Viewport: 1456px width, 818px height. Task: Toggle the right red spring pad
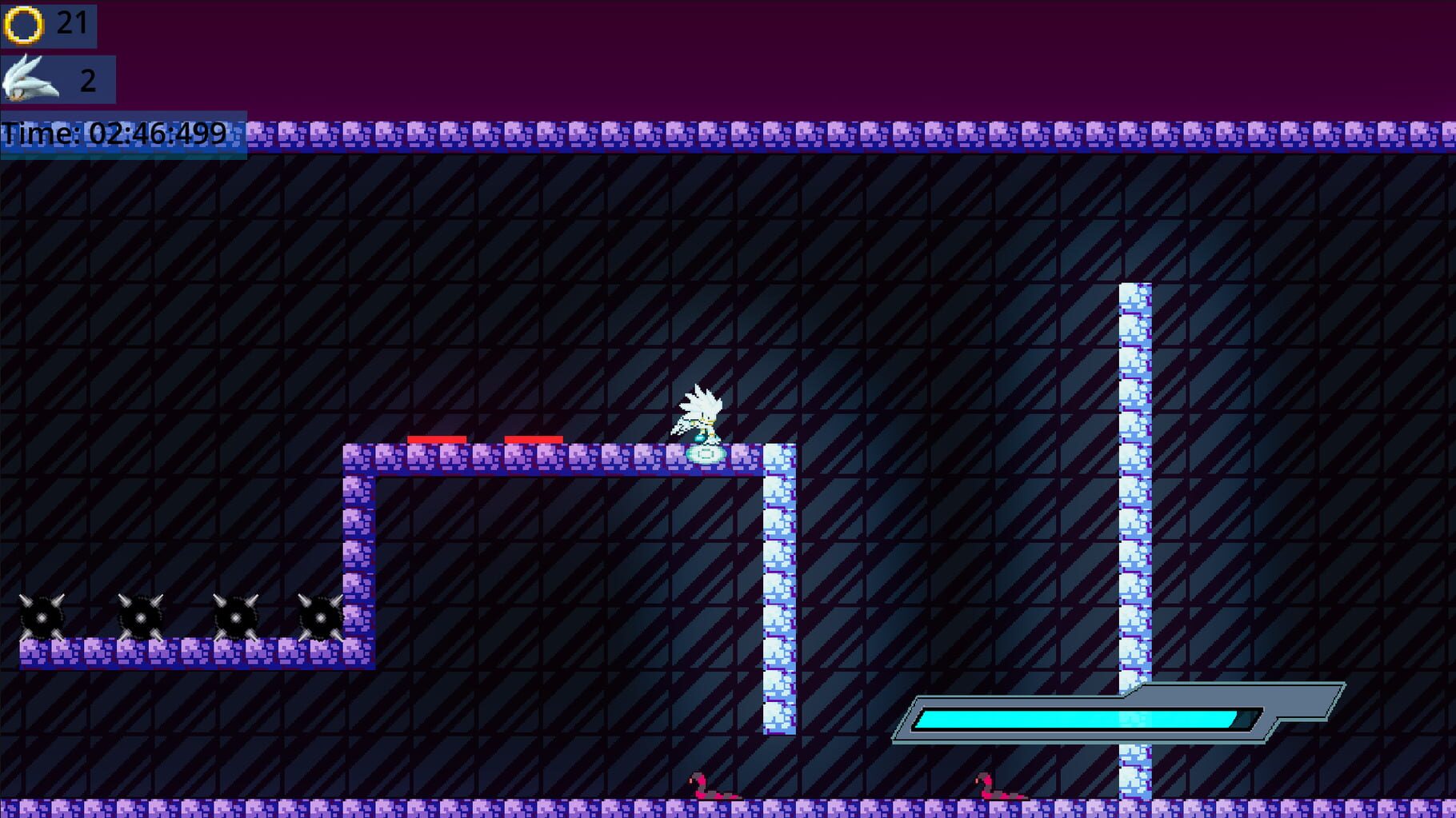click(x=534, y=440)
